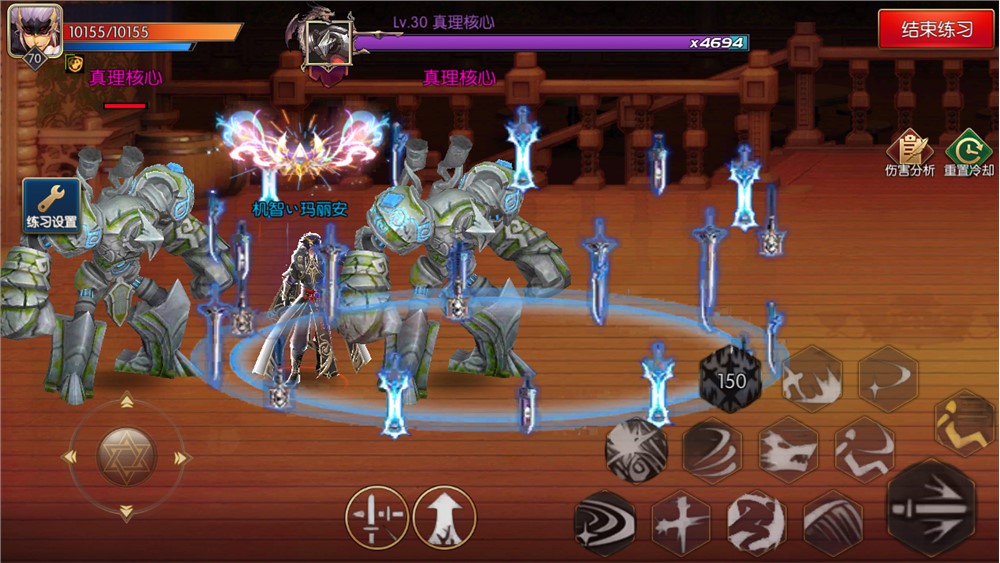Trigger the wolf head skill

pyautogui.click(x=788, y=449)
